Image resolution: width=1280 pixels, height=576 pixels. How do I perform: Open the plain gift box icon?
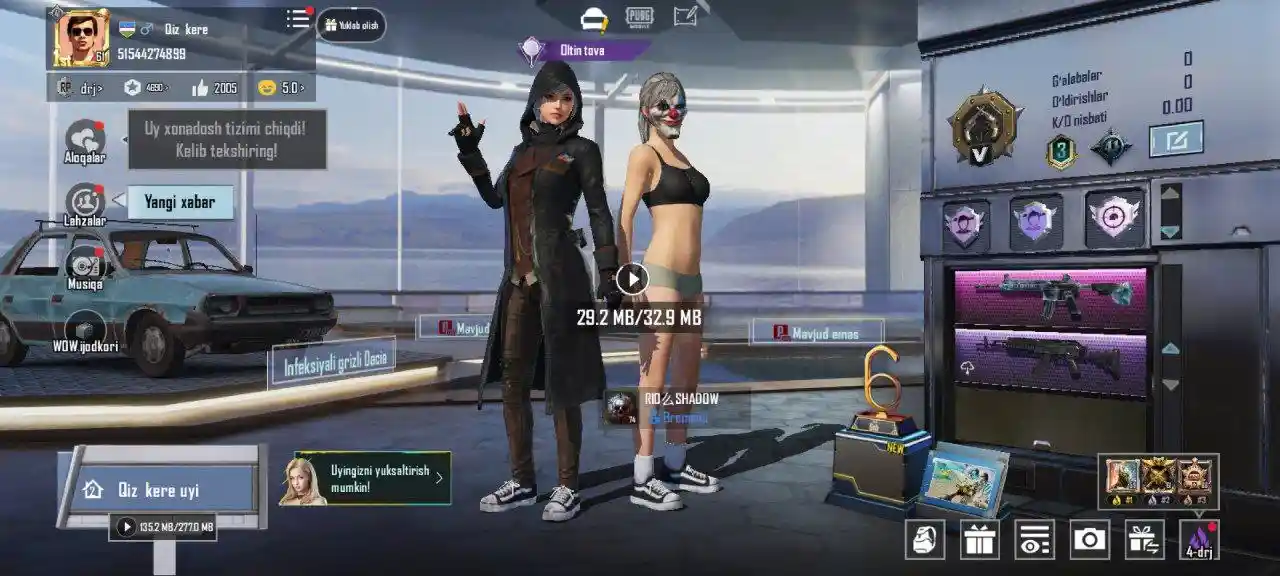pos(980,540)
